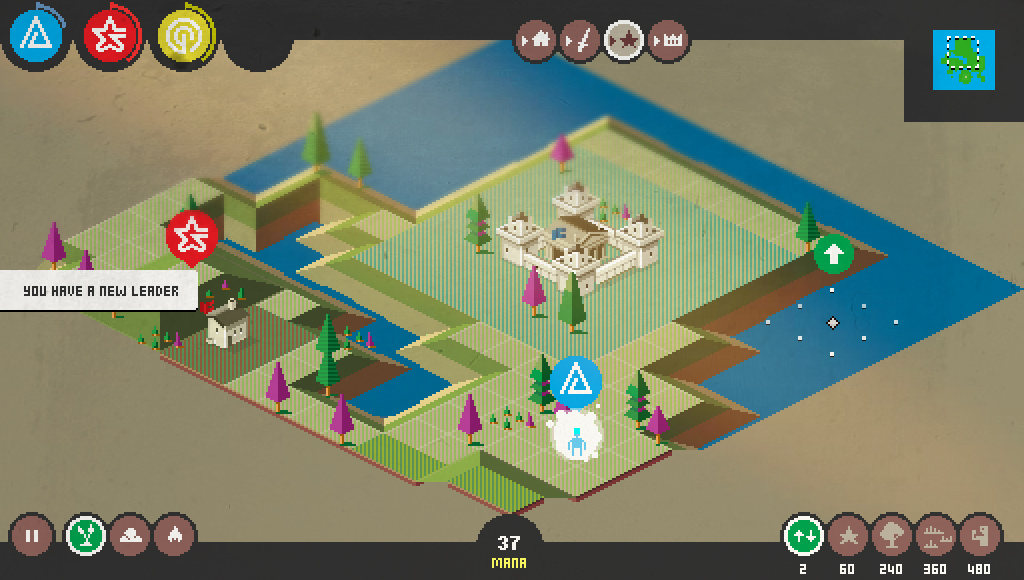Choose the sword fight behavior button
The width and height of the screenshot is (1024, 580).
(580, 41)
